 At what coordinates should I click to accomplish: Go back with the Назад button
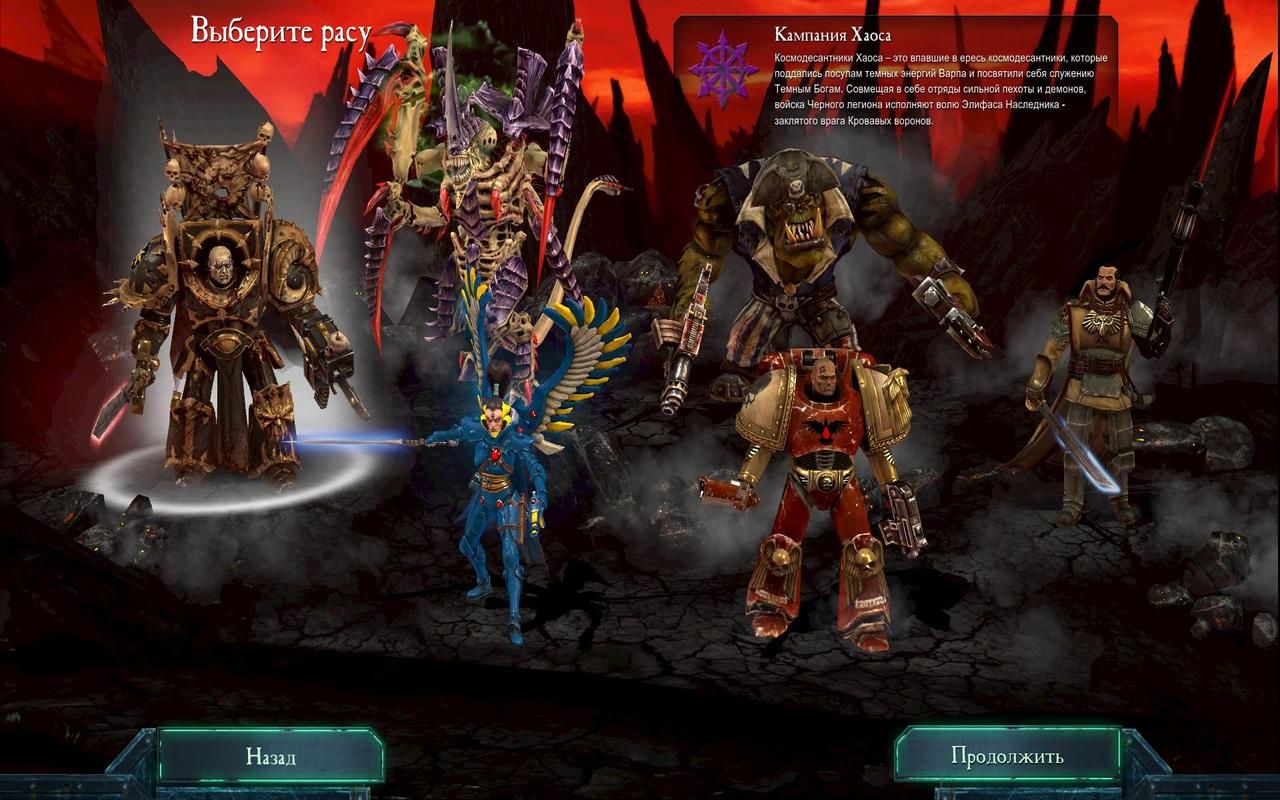tap(271, 756)
